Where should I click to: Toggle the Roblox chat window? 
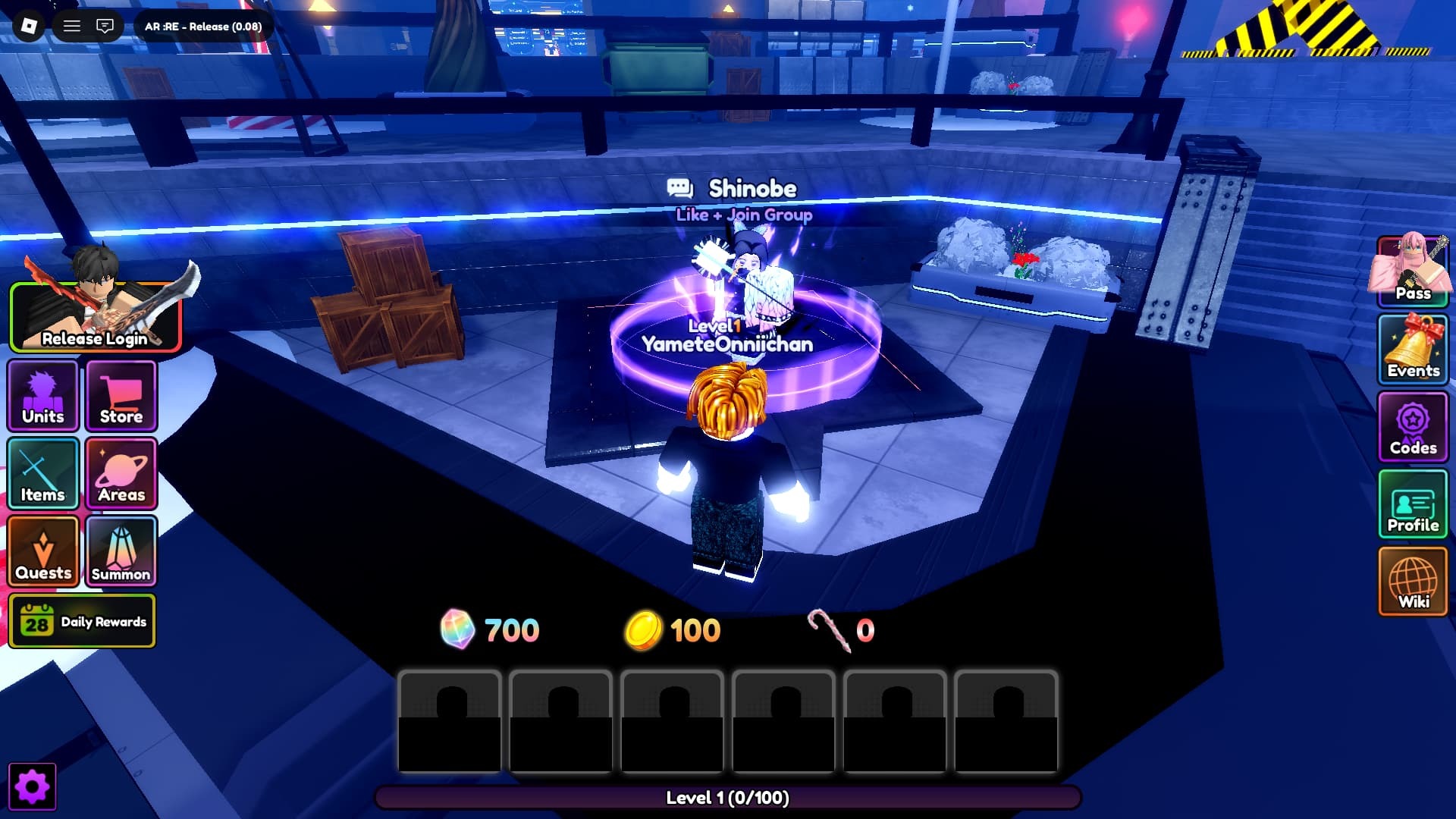click(105, 27)
